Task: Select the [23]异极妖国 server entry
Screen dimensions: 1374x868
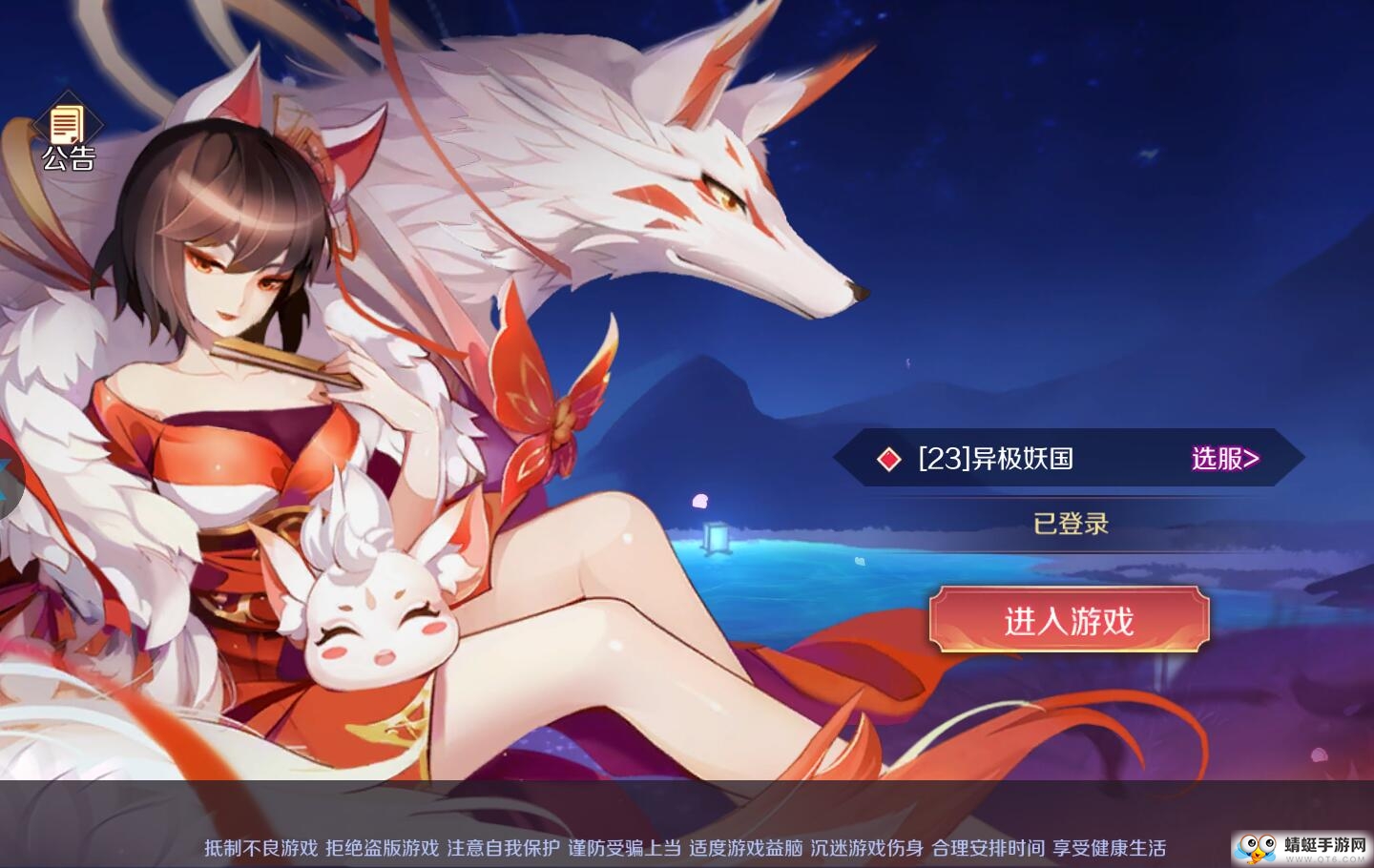Action: pos(995,459)
